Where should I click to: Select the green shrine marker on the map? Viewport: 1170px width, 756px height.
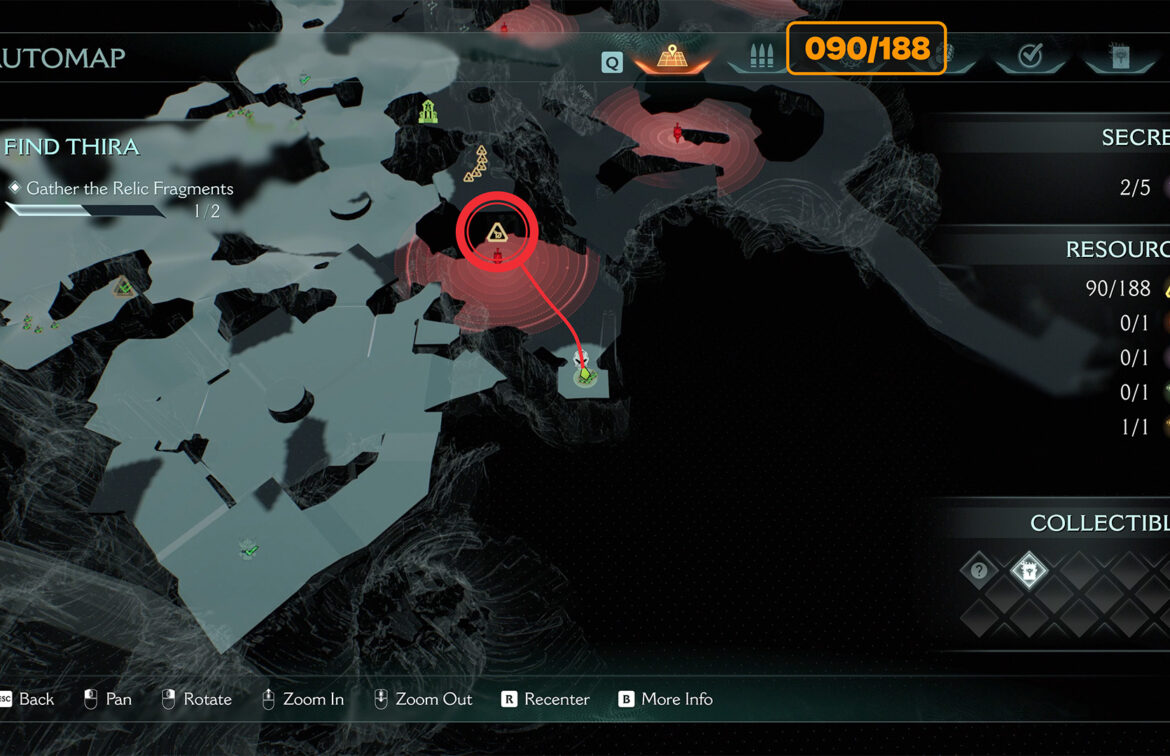click(x=429, y=111)
